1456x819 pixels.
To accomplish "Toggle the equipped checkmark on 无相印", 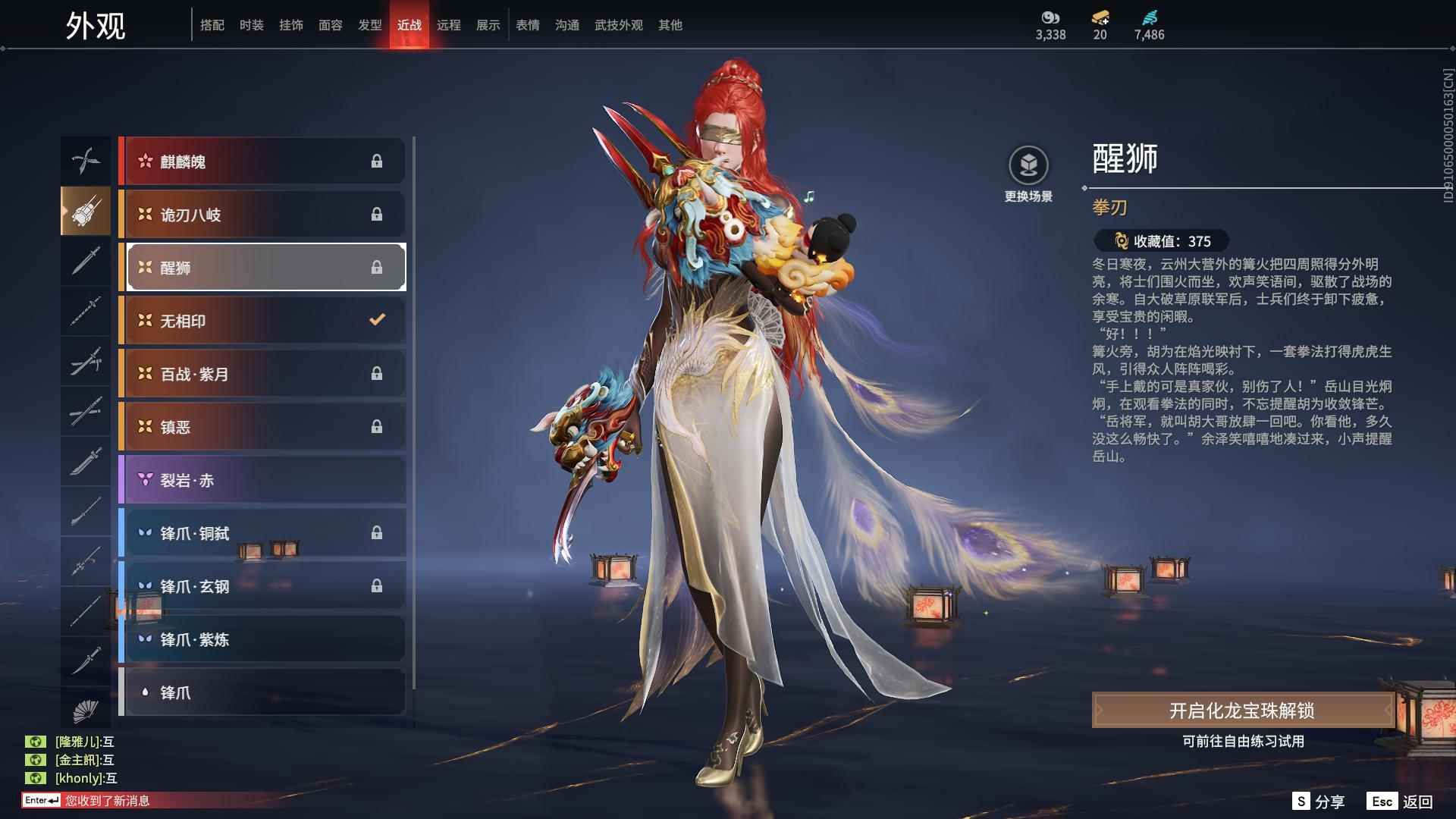I will 377,320.
